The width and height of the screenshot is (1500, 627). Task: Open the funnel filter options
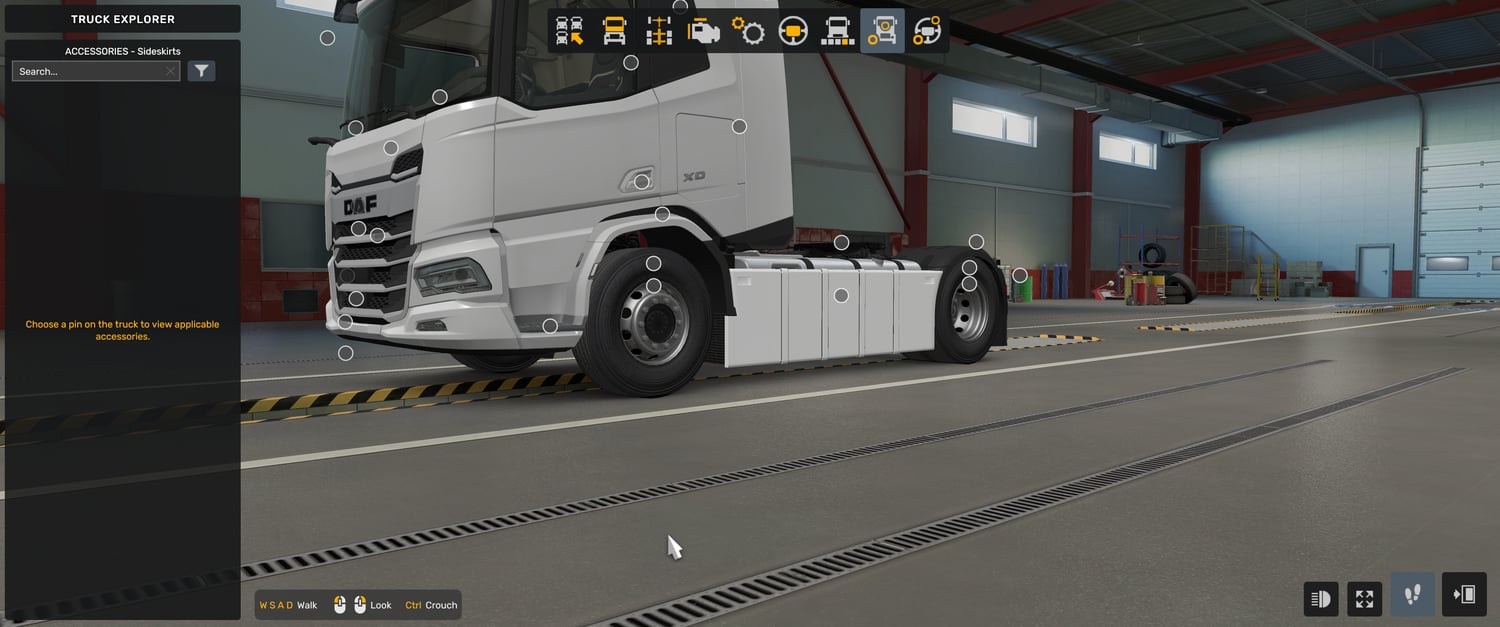[x=201, y=71]
